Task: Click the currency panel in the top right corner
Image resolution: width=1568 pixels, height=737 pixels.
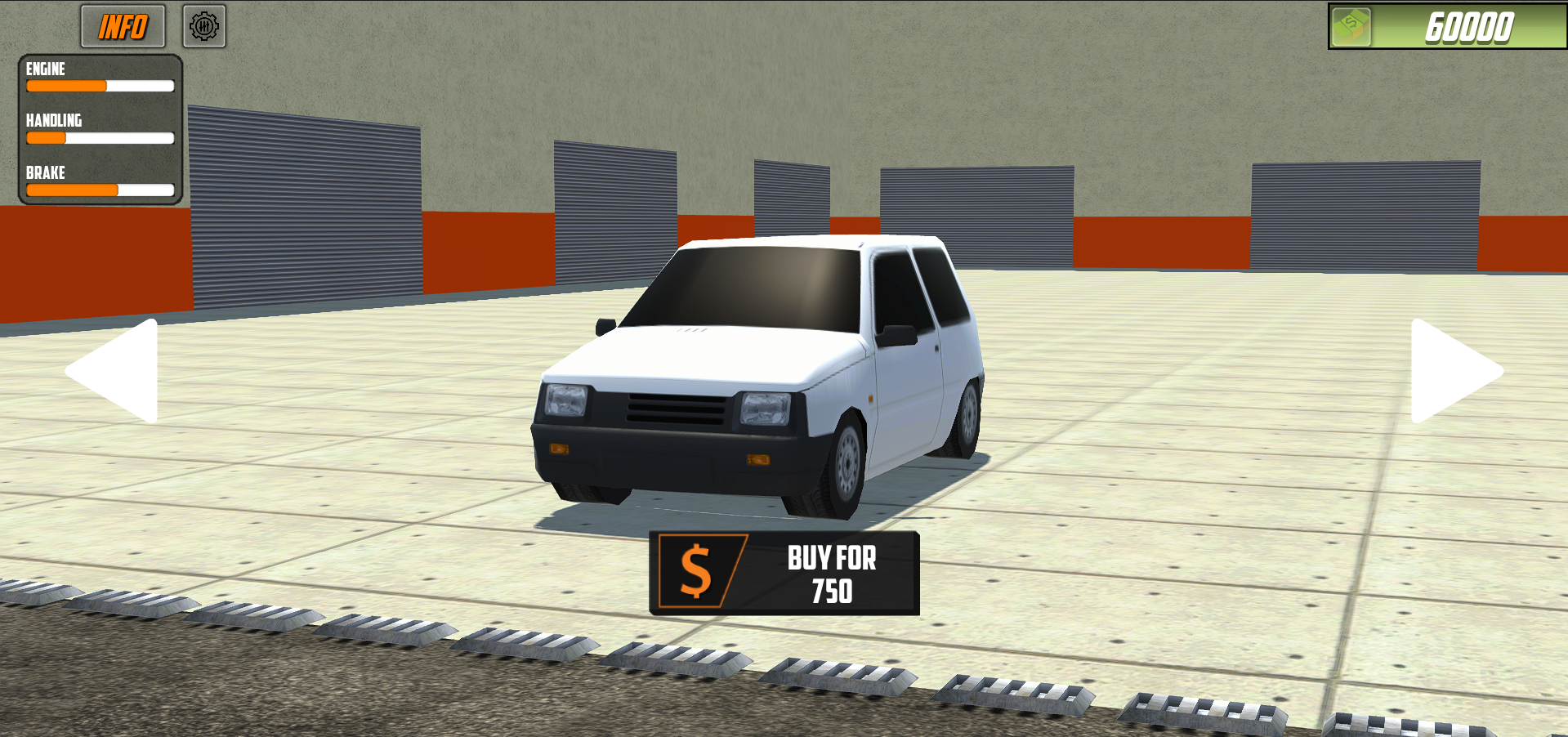Action: (x=1446, y=27)
